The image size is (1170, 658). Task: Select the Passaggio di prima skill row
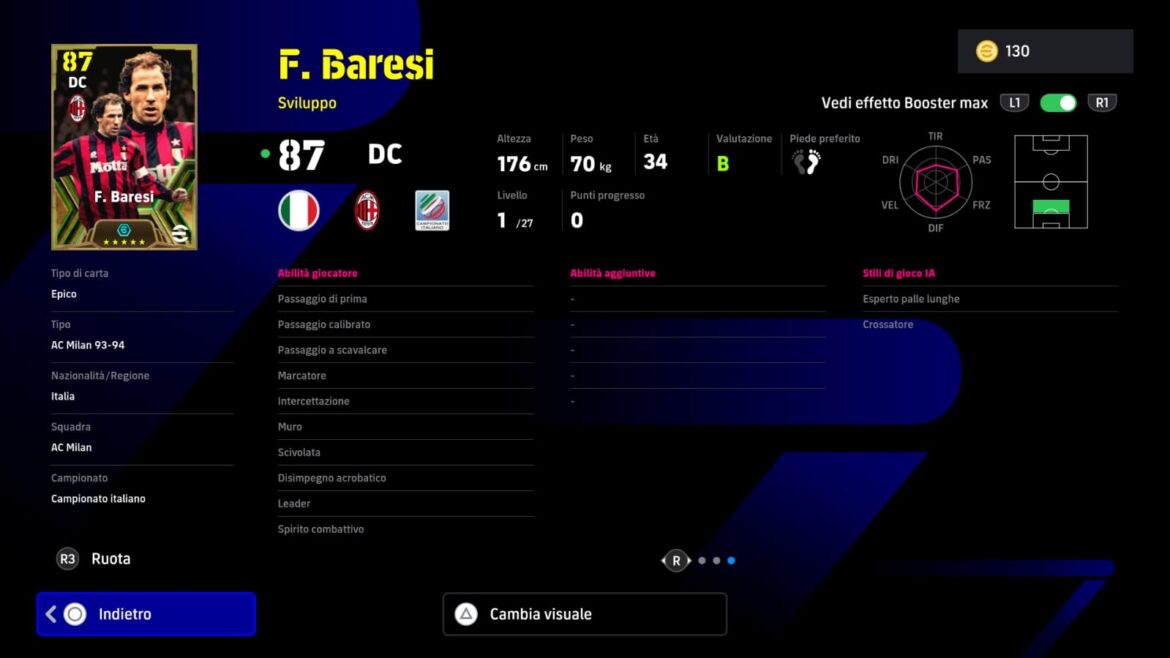(405, 299)
